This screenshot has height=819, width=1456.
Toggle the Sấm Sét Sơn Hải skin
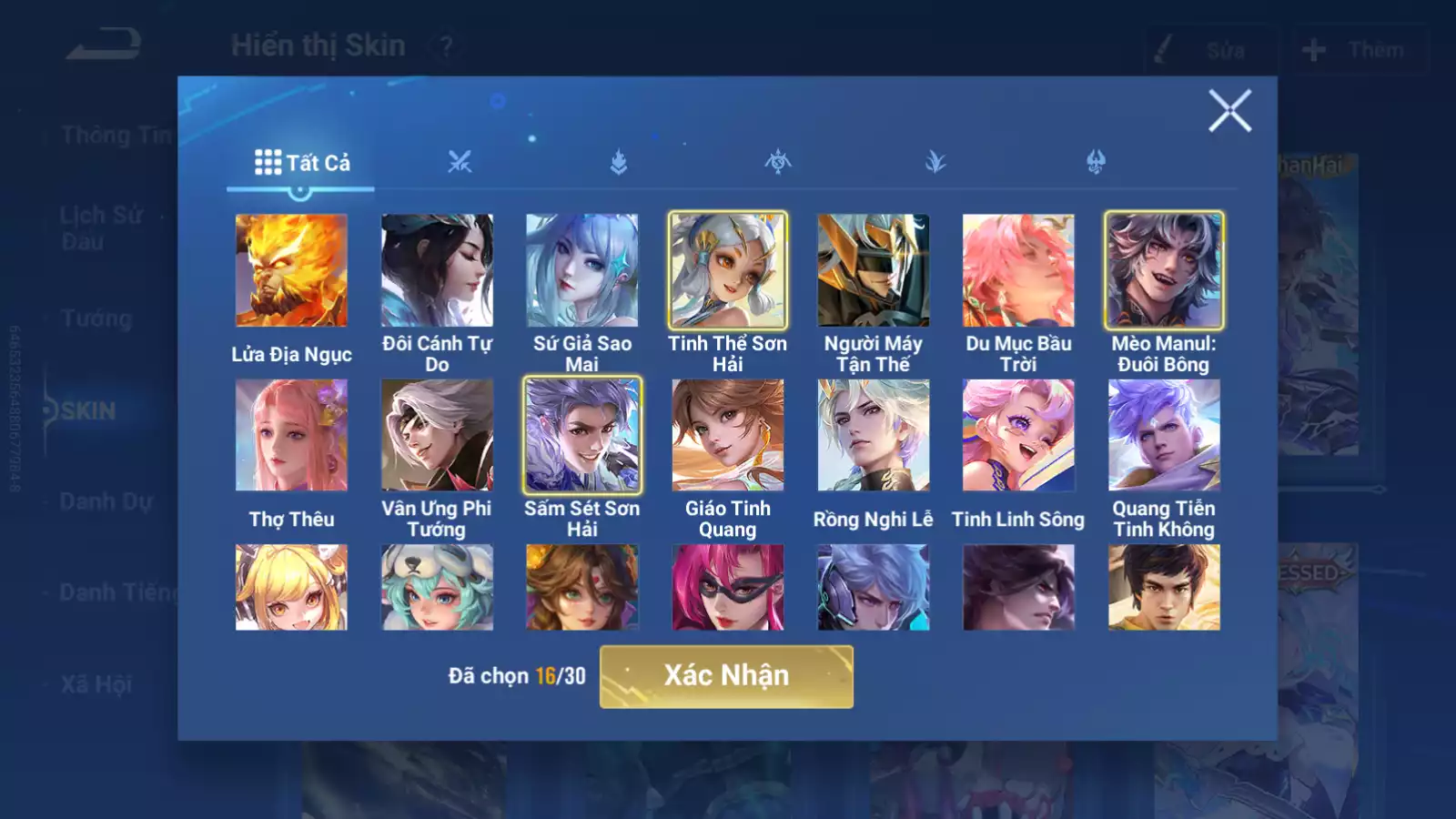(x=582, y=435)
